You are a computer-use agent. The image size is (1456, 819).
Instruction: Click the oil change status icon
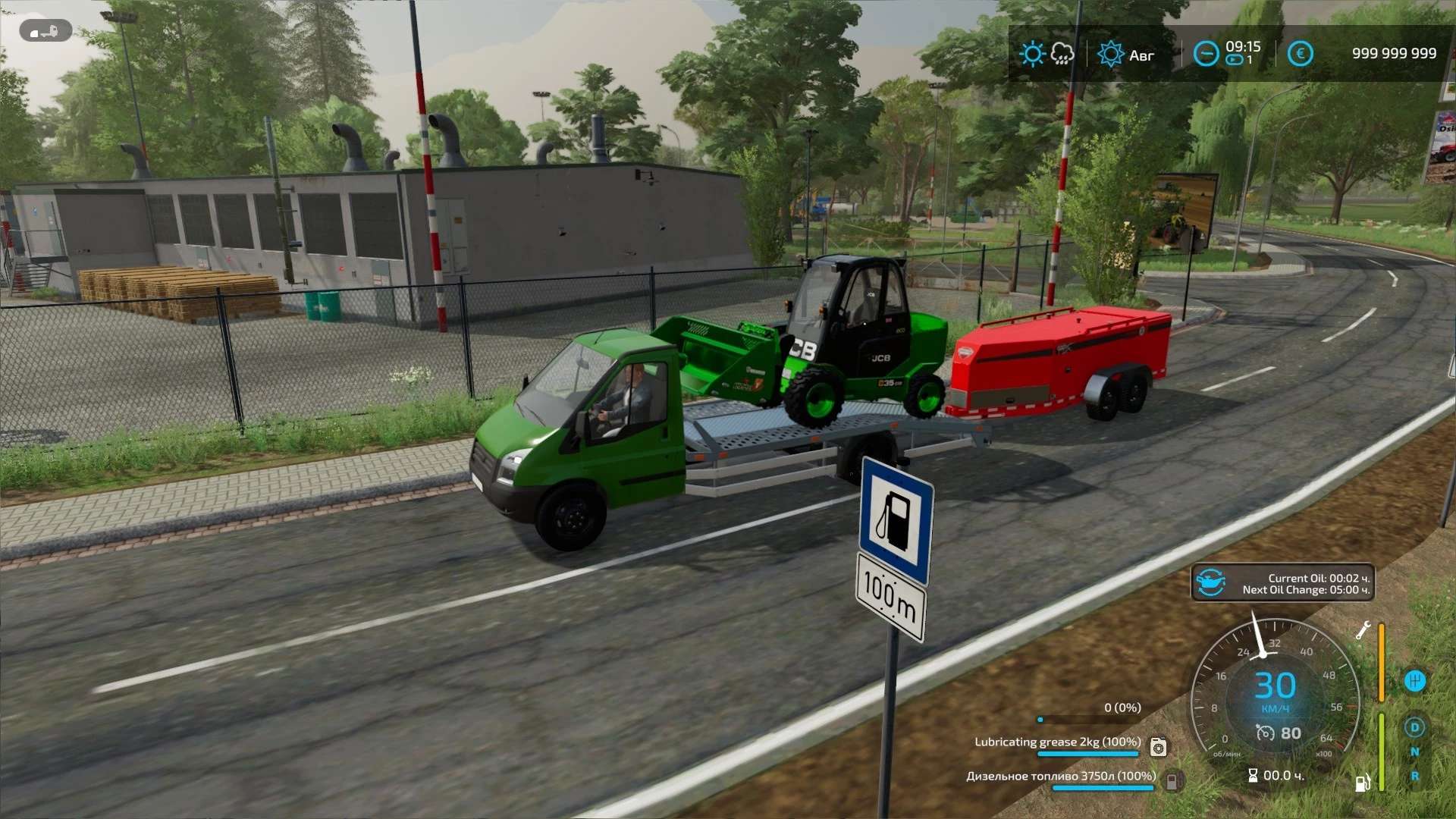coord(1210,583)
